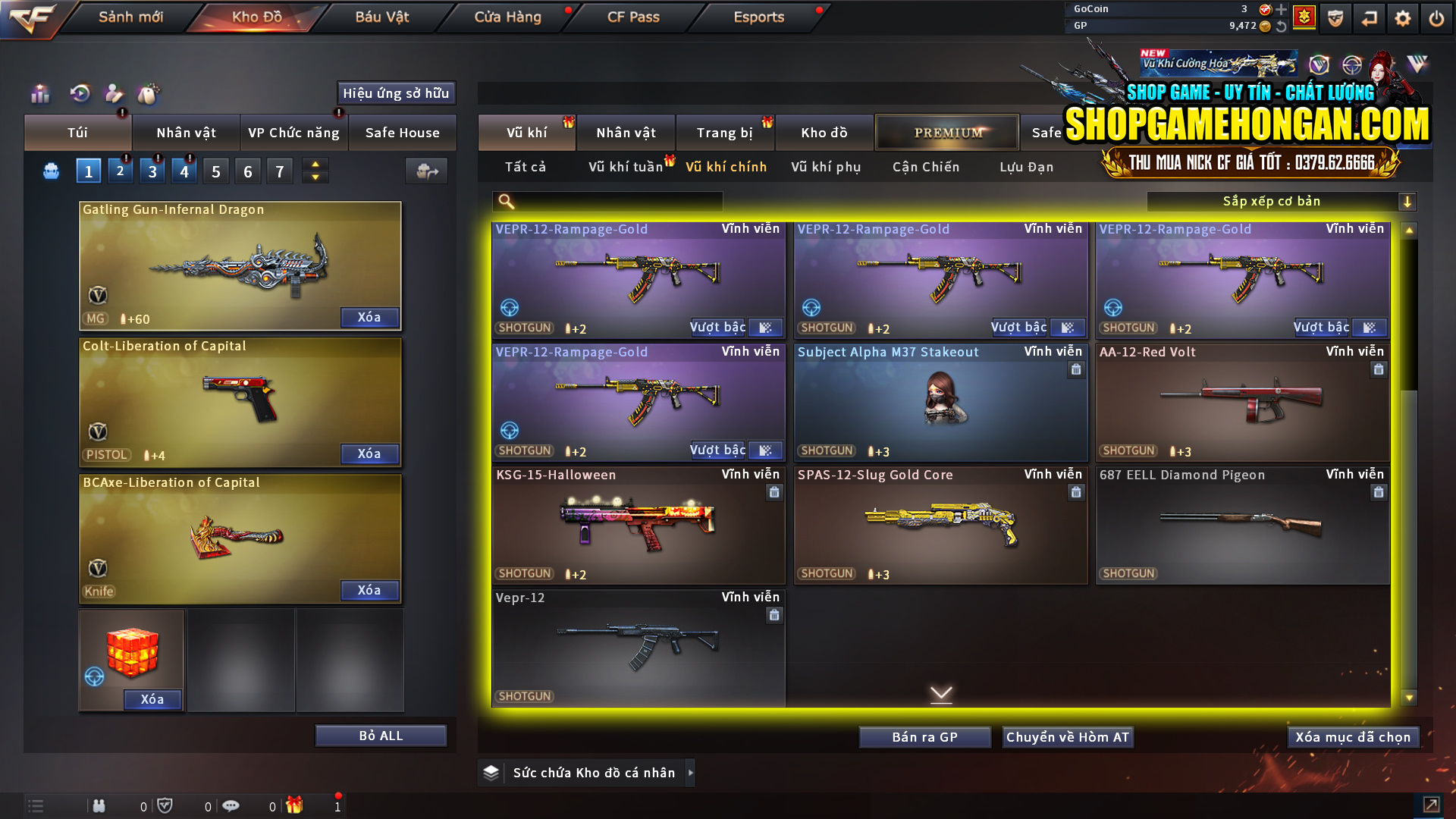
Task: Select bag slot 5
Action: click(x=215, y=170)
